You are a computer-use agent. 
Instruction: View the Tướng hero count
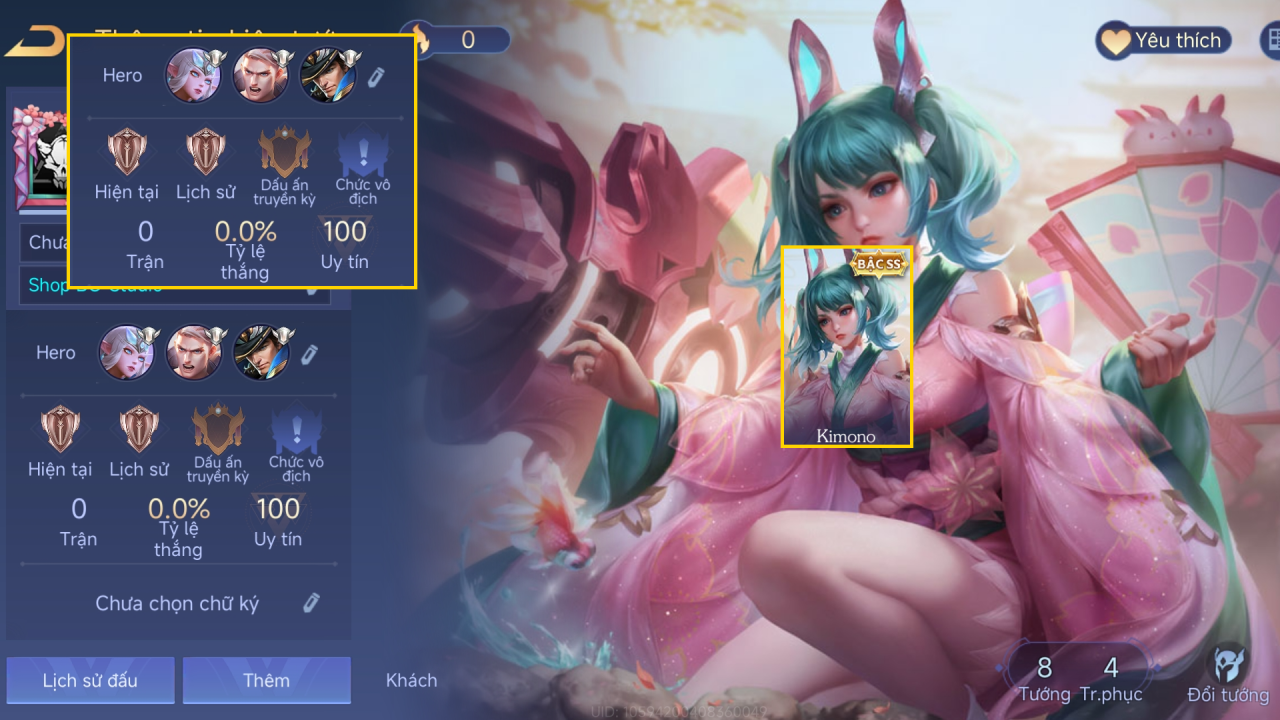click(1044, 677)
